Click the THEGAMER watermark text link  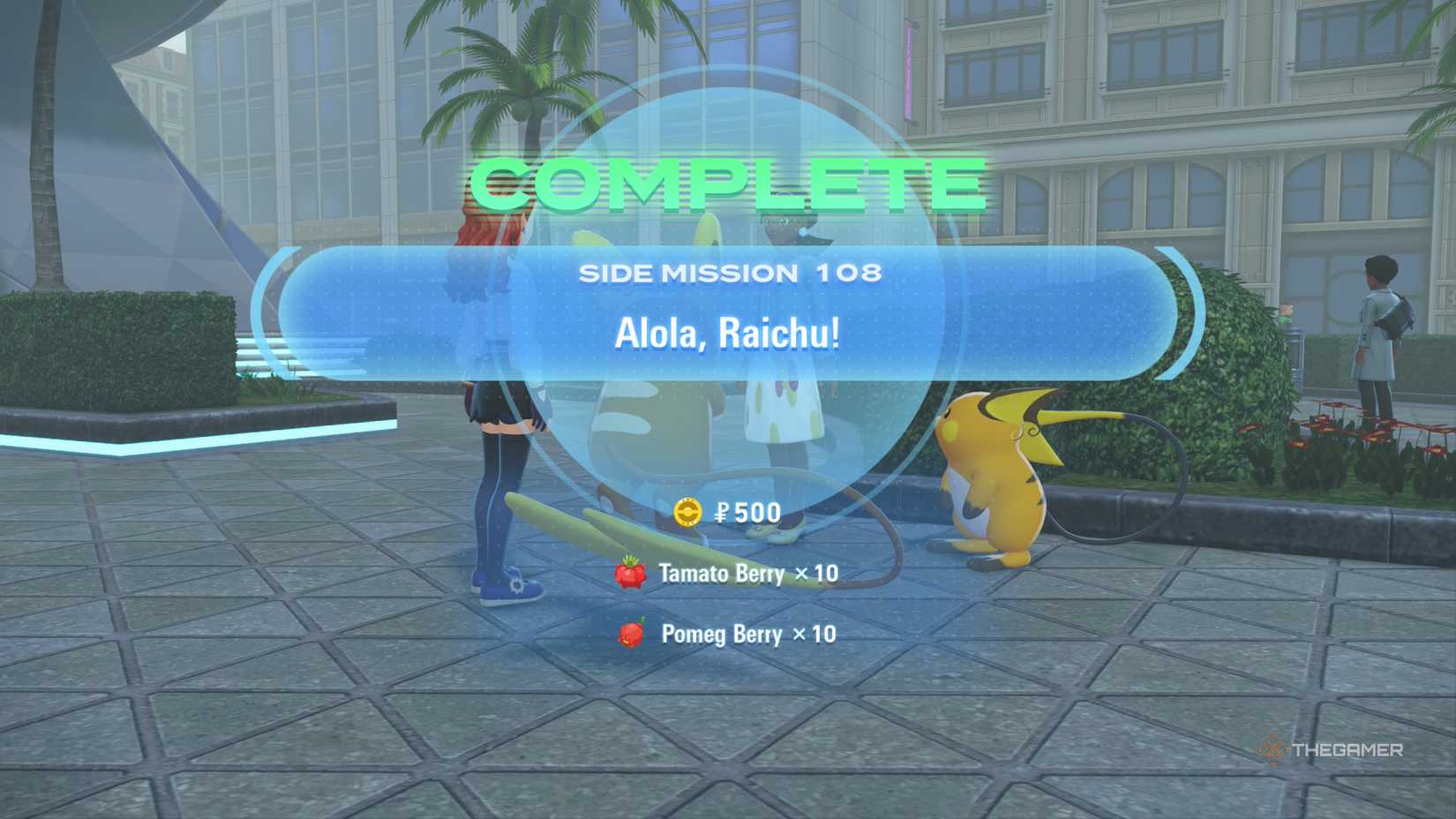point(1346,749)
